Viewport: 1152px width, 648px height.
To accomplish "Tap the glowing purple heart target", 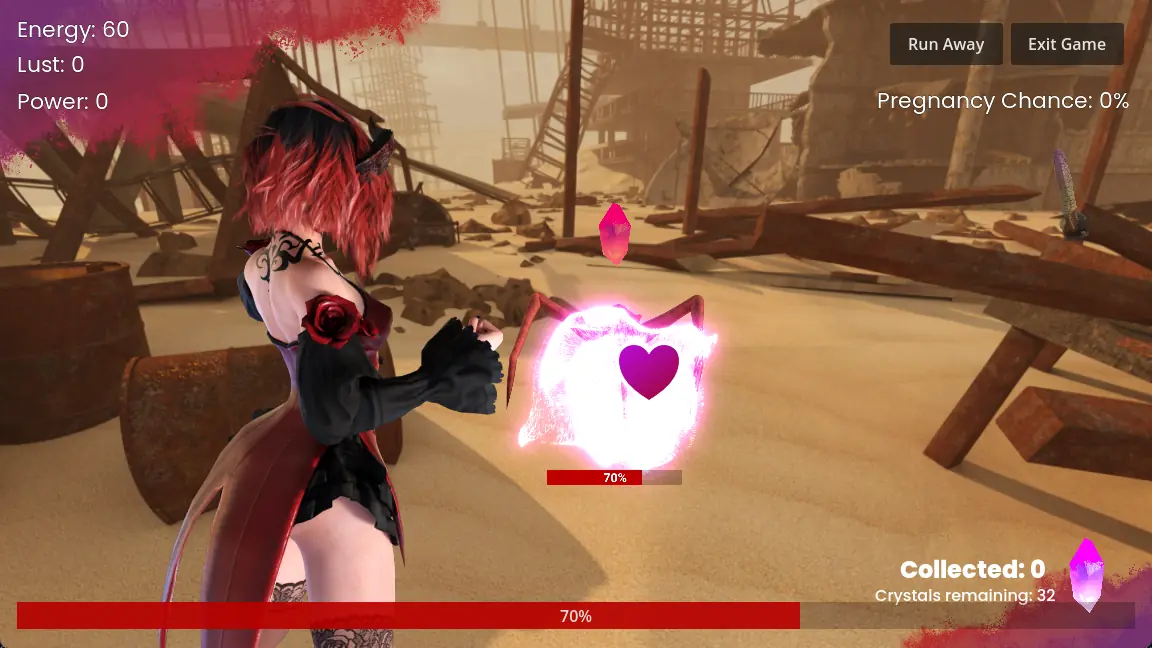I will (648, 370).
